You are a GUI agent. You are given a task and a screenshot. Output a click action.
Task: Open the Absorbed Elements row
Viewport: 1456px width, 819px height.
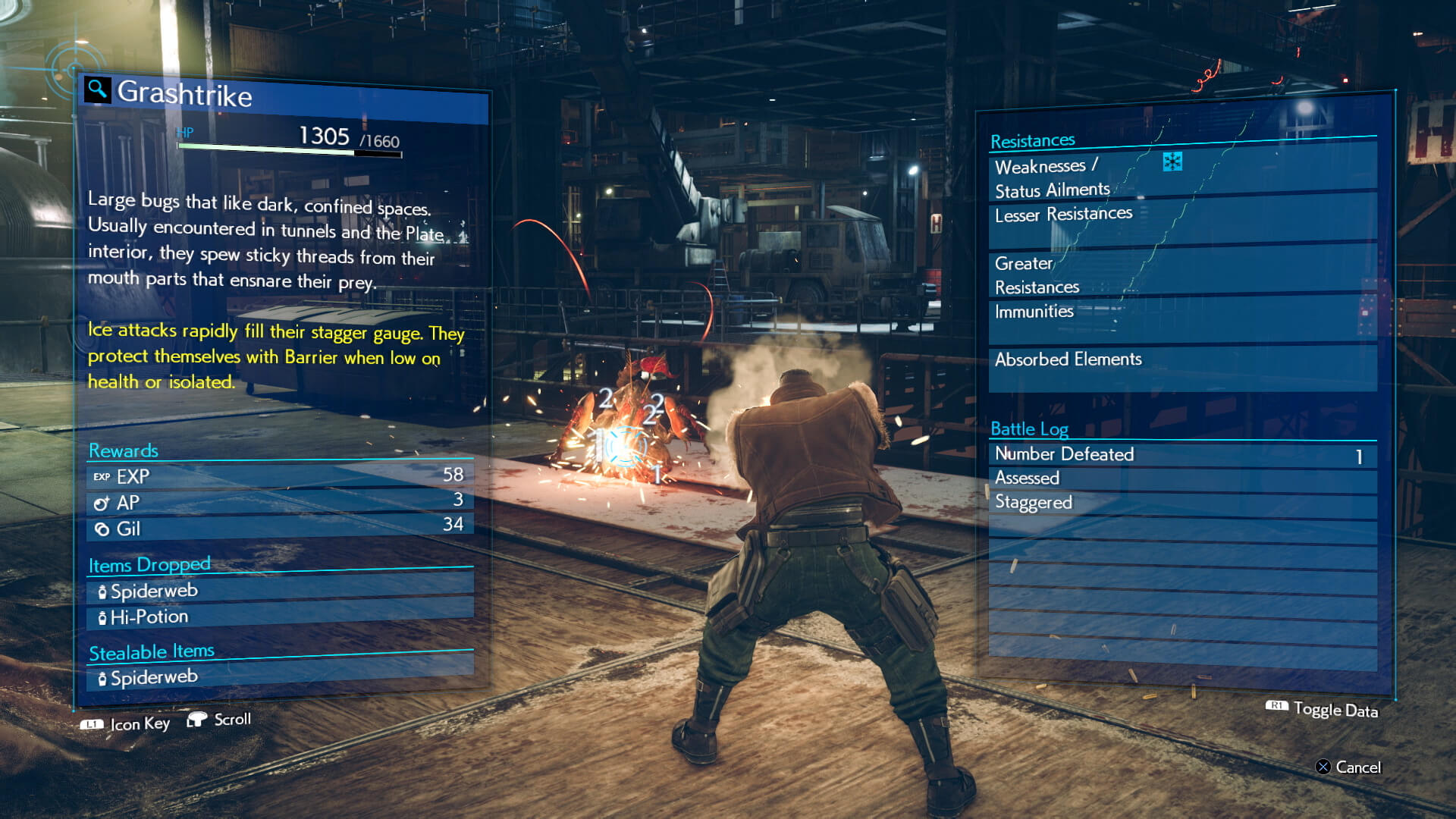1181,360
